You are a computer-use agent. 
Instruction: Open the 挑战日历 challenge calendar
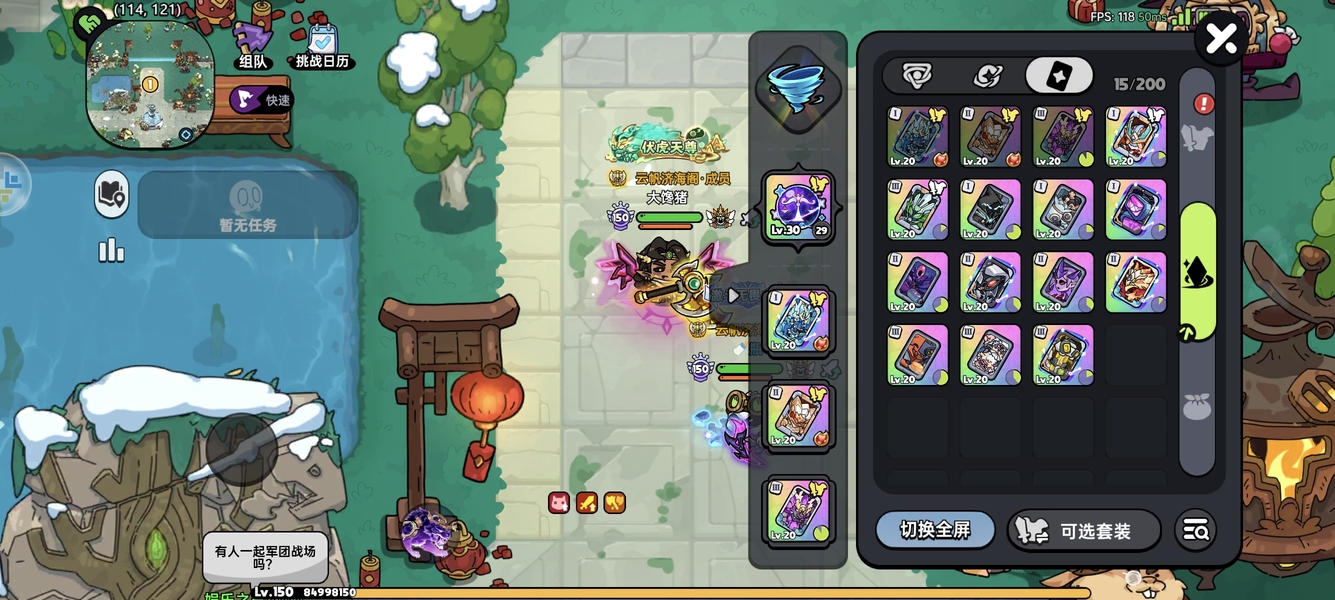(323, 46)
